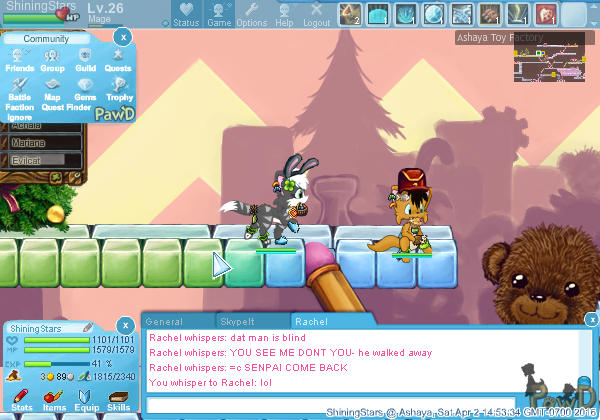600x420 pixels.
Task: Close the Community panel
Action: click(122, 36)
